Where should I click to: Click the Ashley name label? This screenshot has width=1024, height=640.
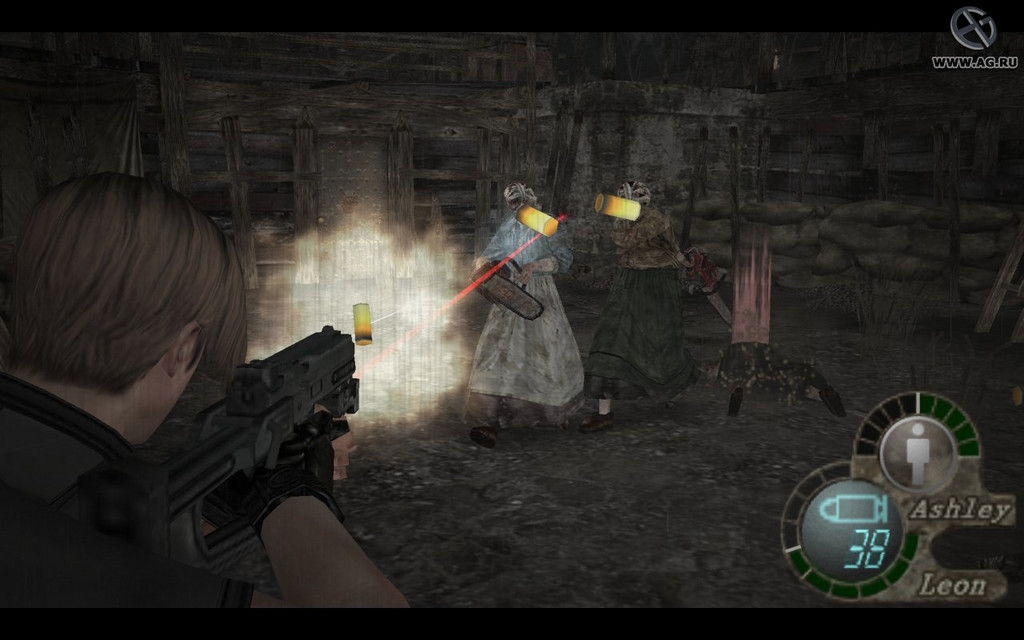pos(960,510)
